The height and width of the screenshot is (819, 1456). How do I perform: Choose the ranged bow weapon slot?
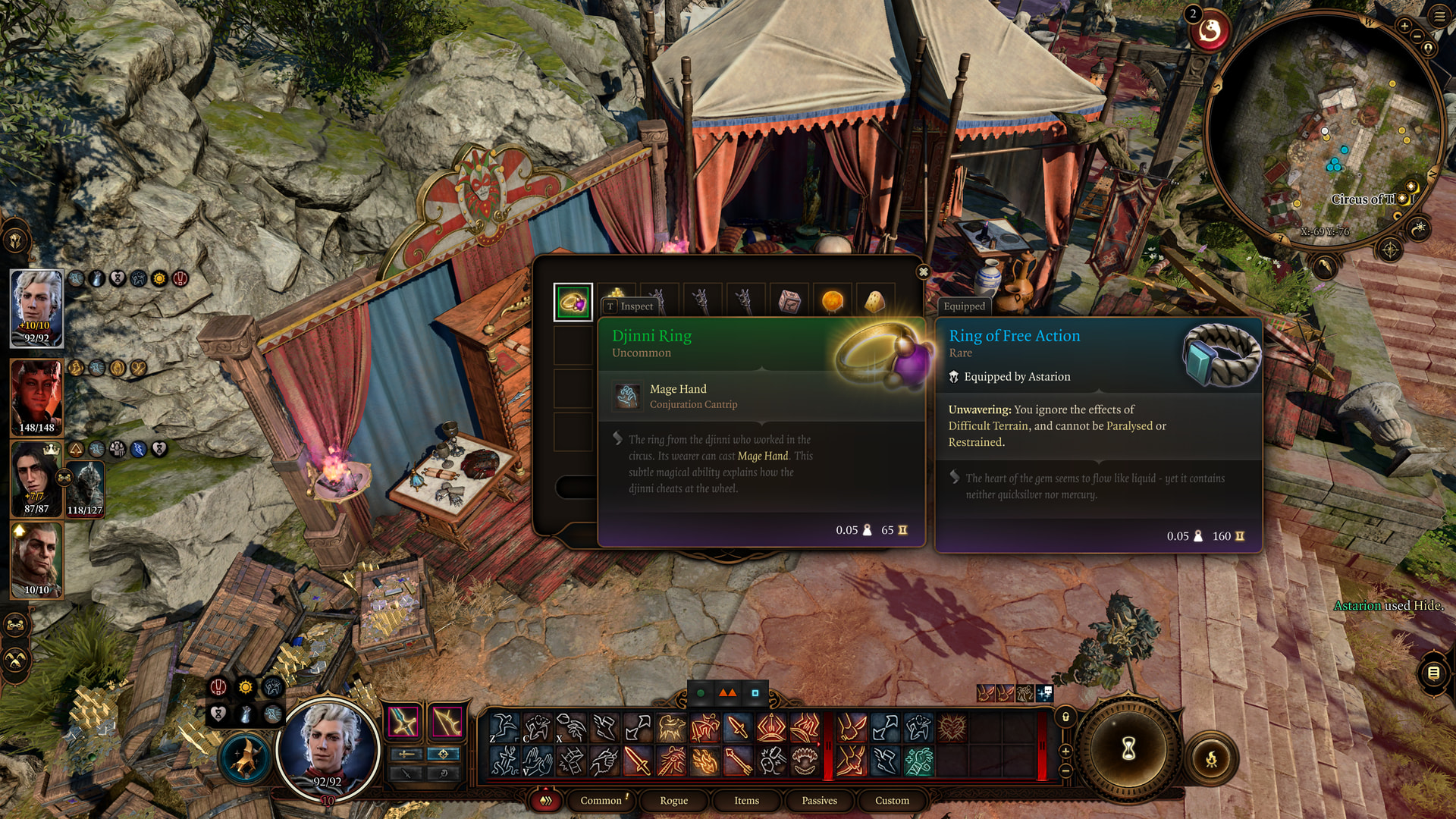click(x=447, y=722)
